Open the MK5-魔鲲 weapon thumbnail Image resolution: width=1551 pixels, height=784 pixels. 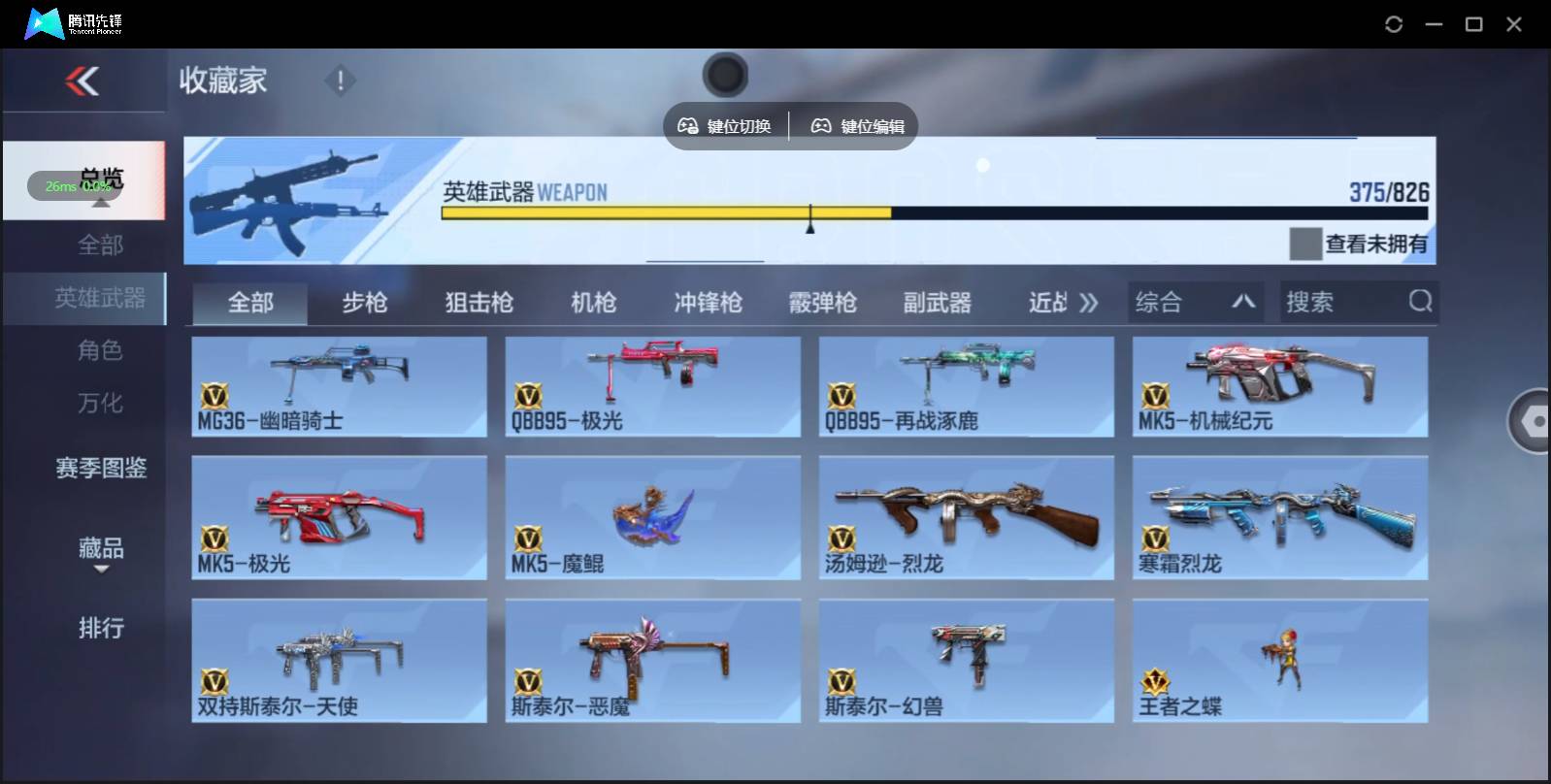[652, 516]
